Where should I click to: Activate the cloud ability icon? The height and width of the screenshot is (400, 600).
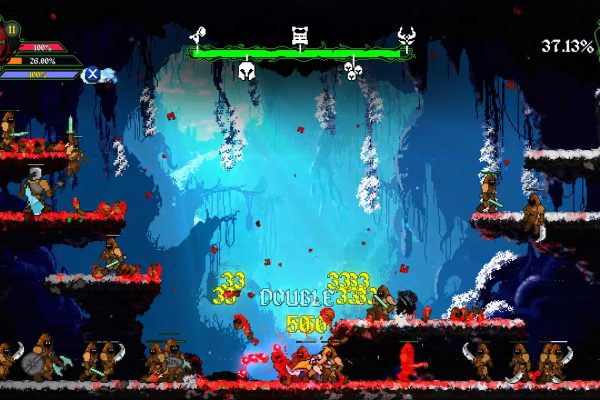click(x=107, y=73)
